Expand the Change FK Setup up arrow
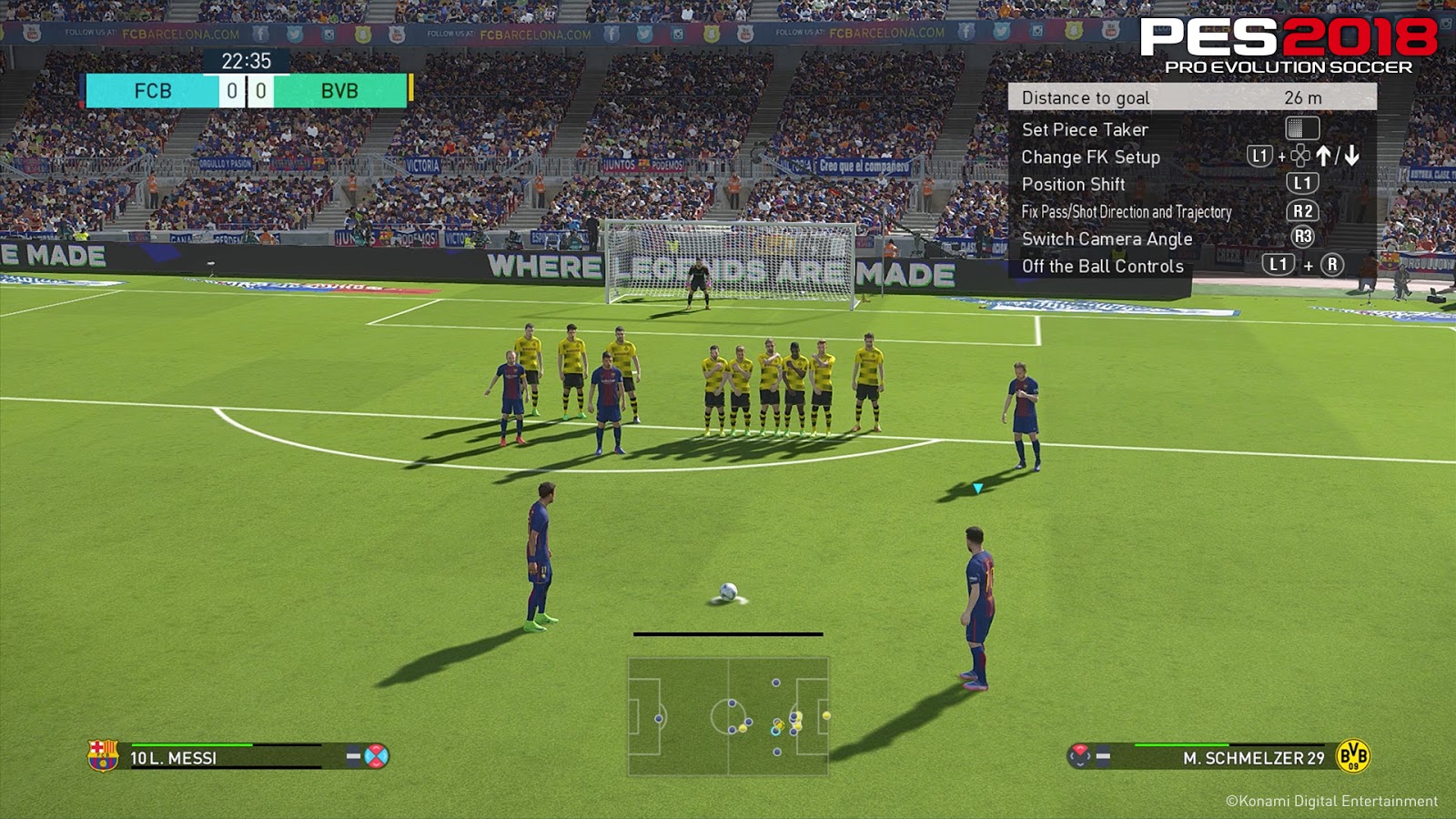1456x819 pixels. (x=1325, y=157)
